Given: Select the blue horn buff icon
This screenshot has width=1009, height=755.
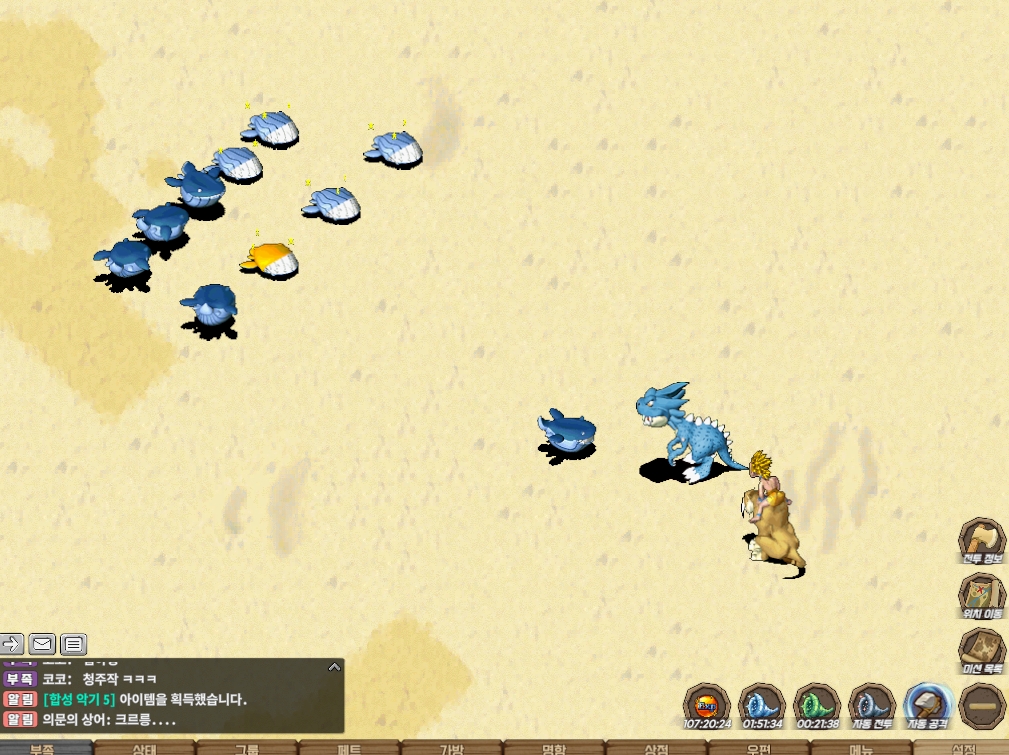Looking at the screenshot, I should (761, 705).
